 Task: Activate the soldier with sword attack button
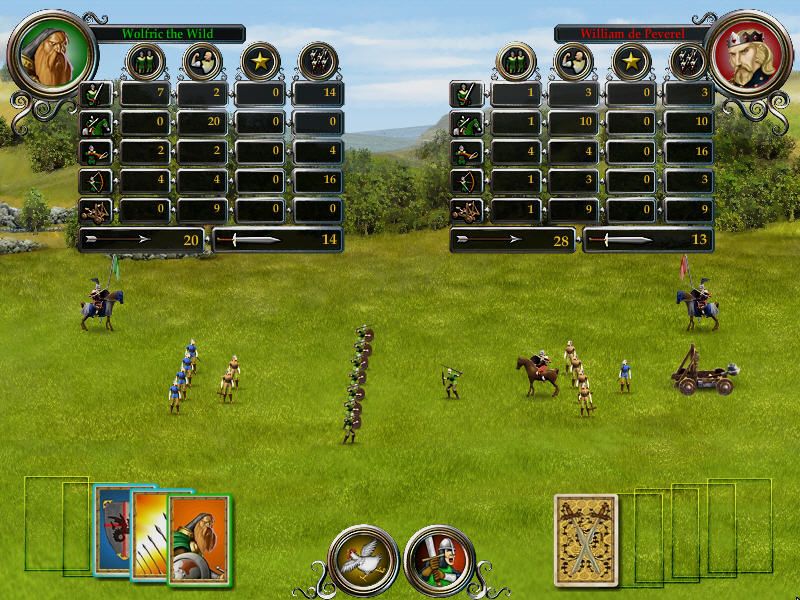pyautogui.click(x=439, y=560)
